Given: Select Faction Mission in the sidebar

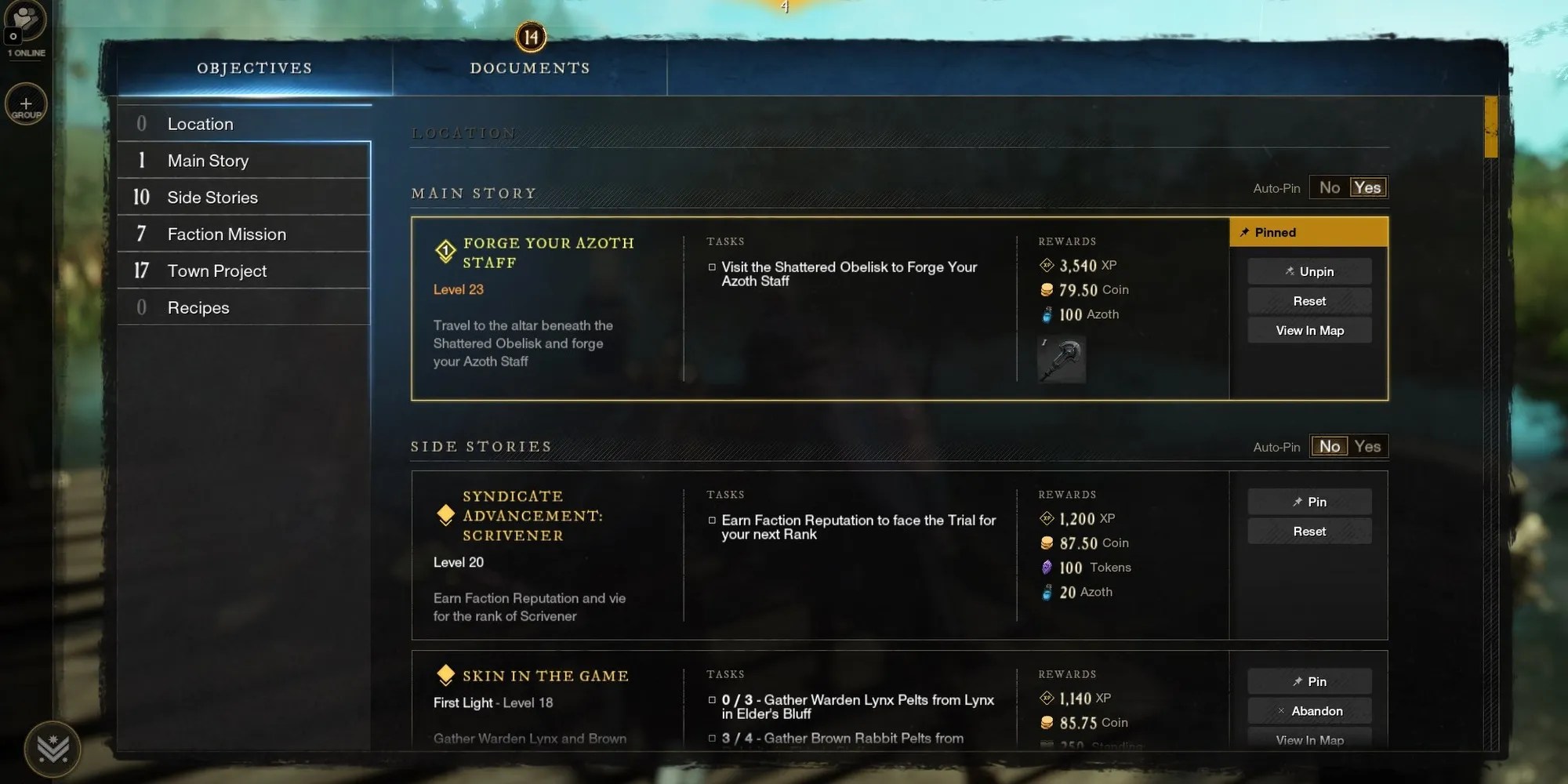Looking at the screenshot, I should click(226, 234).
